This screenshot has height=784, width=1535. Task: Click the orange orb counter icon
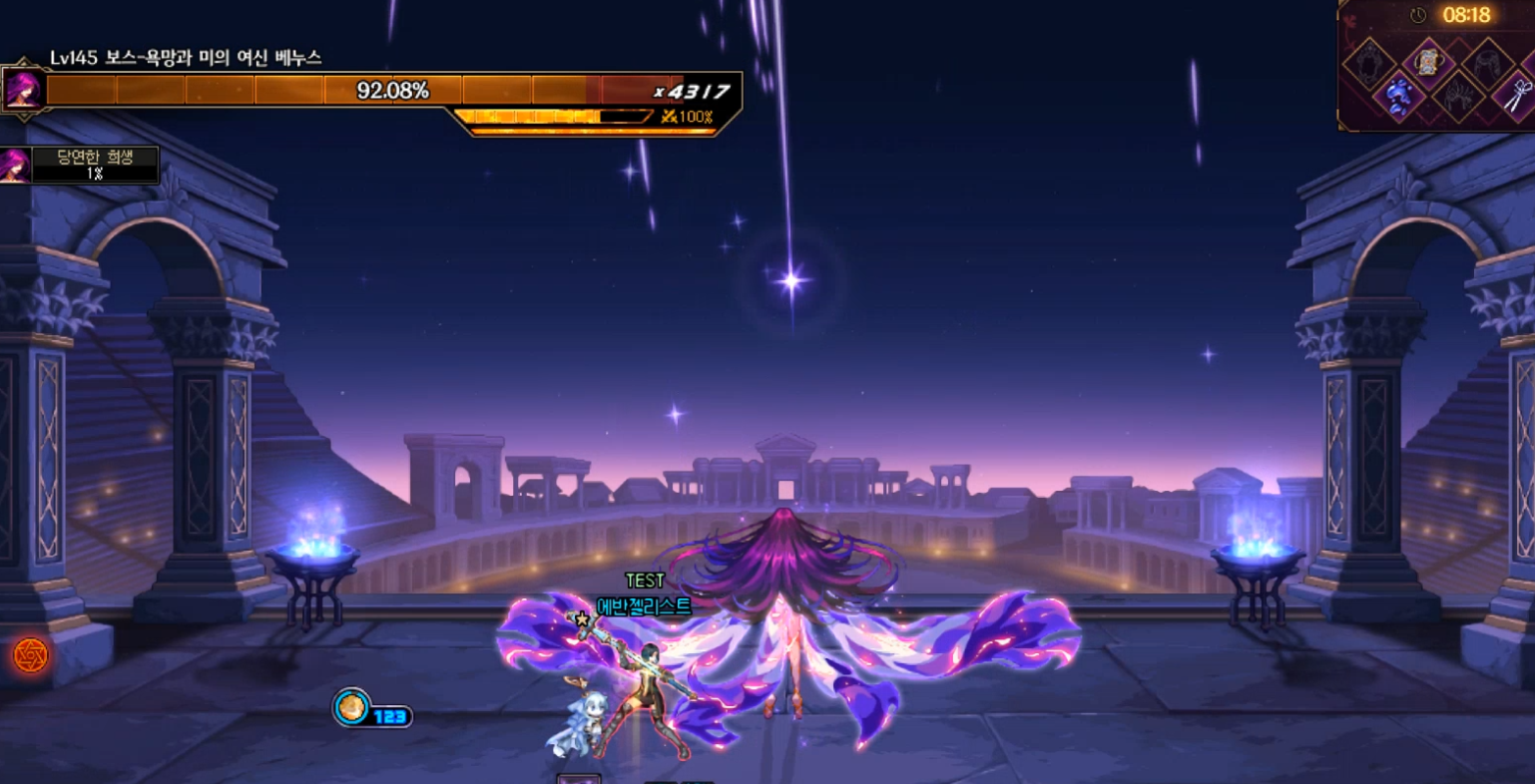[350, 707]
